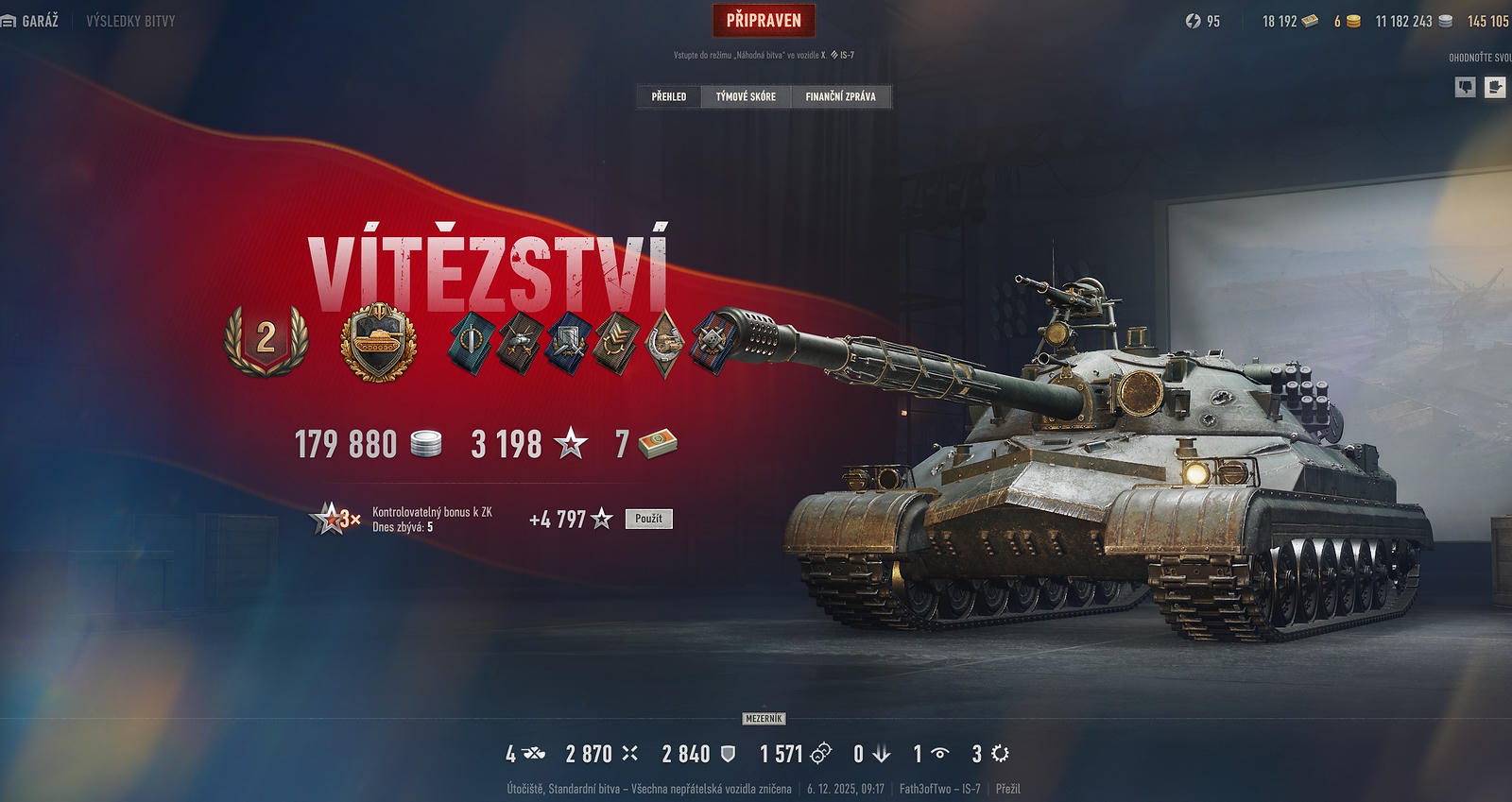Image resolution: width=1512 pixels, height=802 pixels.
Task: Inspect the rank 2 laurel badge
Action: 266,339
